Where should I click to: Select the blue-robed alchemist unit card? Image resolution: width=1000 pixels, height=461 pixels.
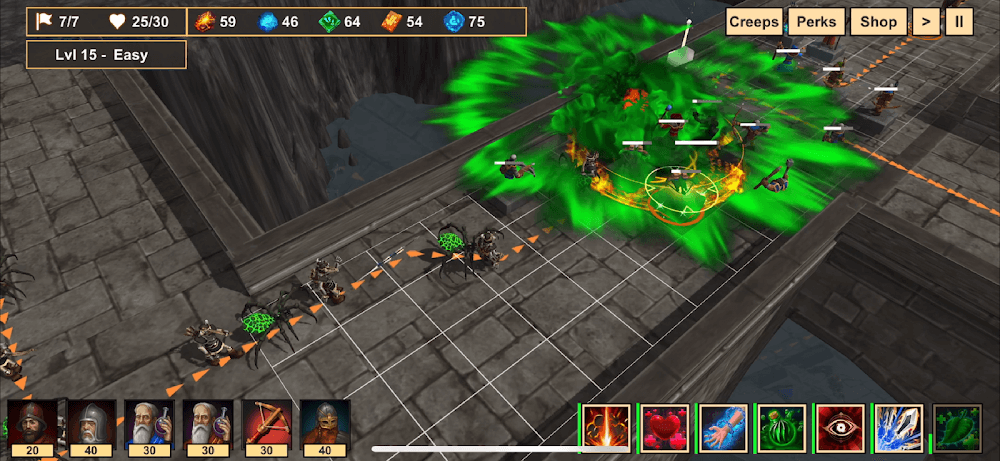150,426
